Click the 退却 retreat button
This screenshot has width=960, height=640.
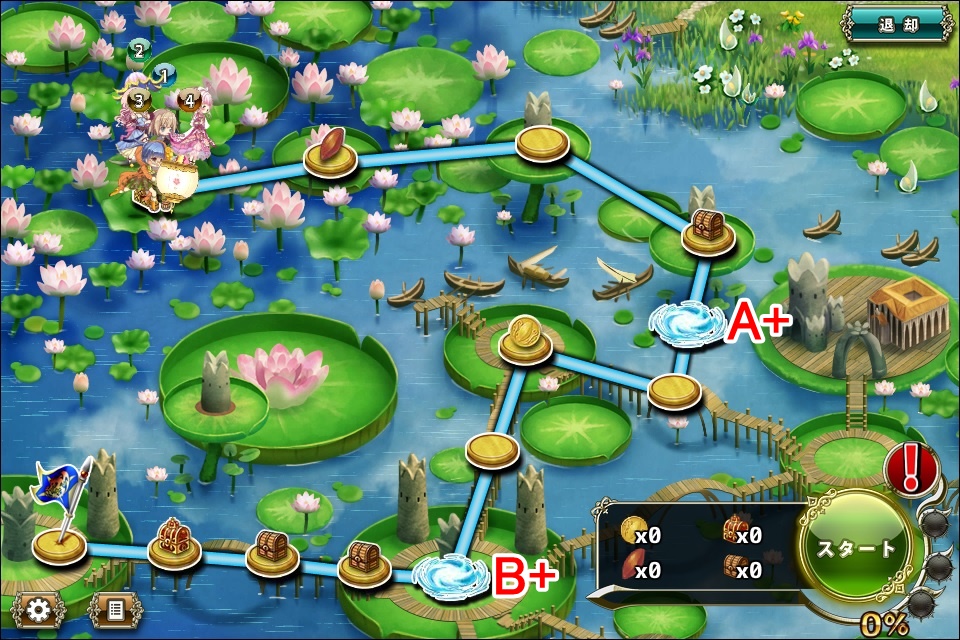(898, 23)
